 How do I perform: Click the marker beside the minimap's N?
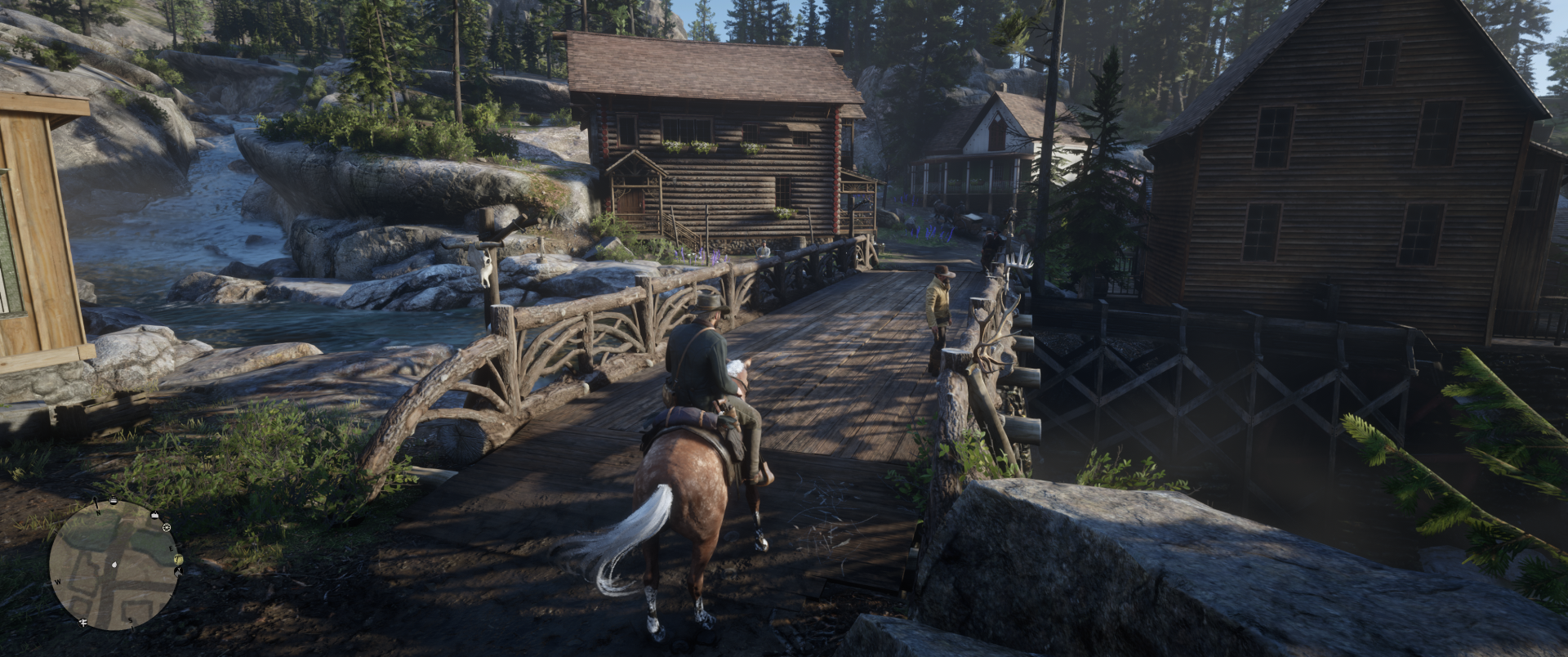113,500
